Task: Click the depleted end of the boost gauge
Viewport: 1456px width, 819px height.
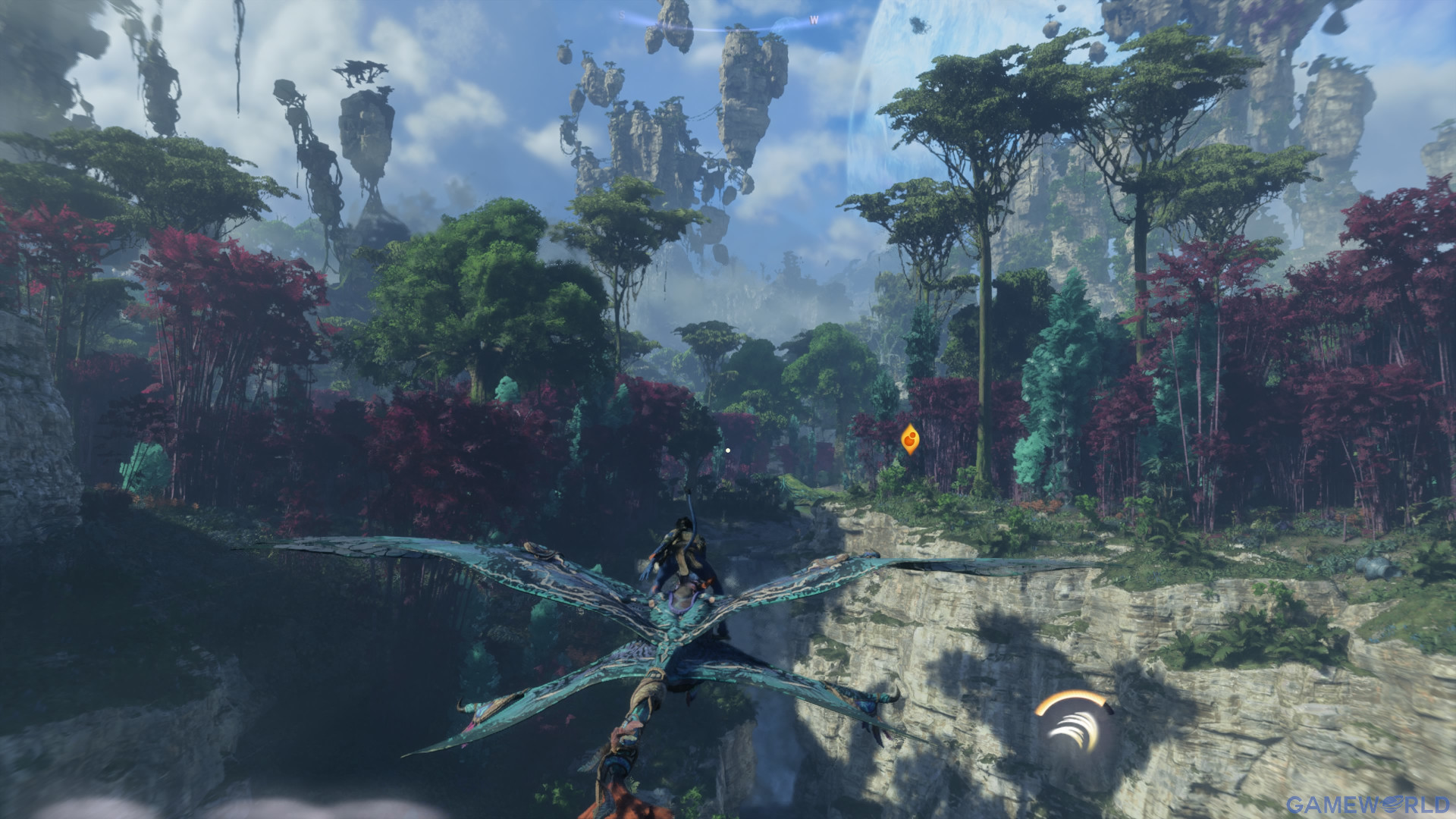Action: click(1109, 708)
